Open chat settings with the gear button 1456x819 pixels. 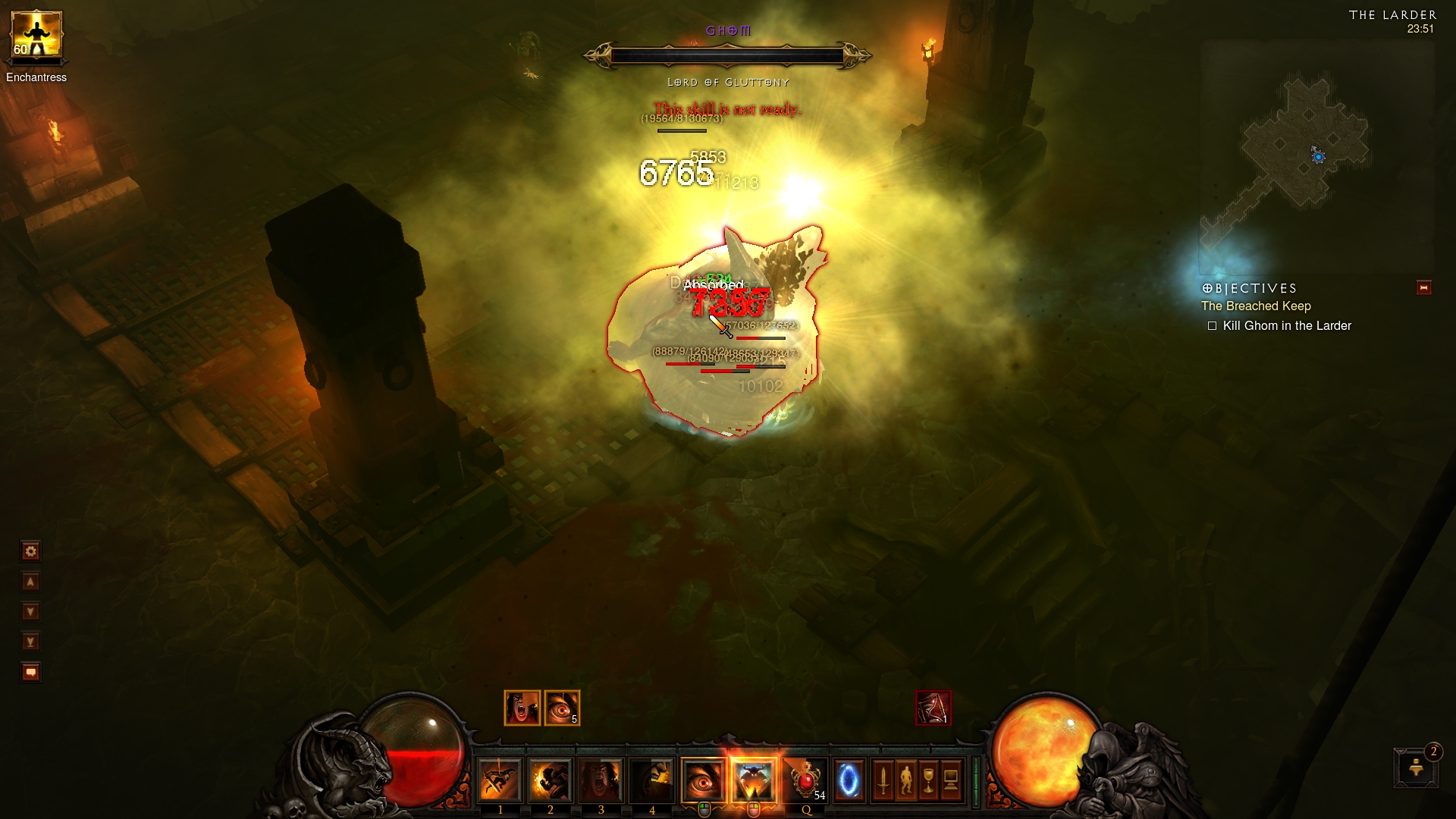(30, 551)
